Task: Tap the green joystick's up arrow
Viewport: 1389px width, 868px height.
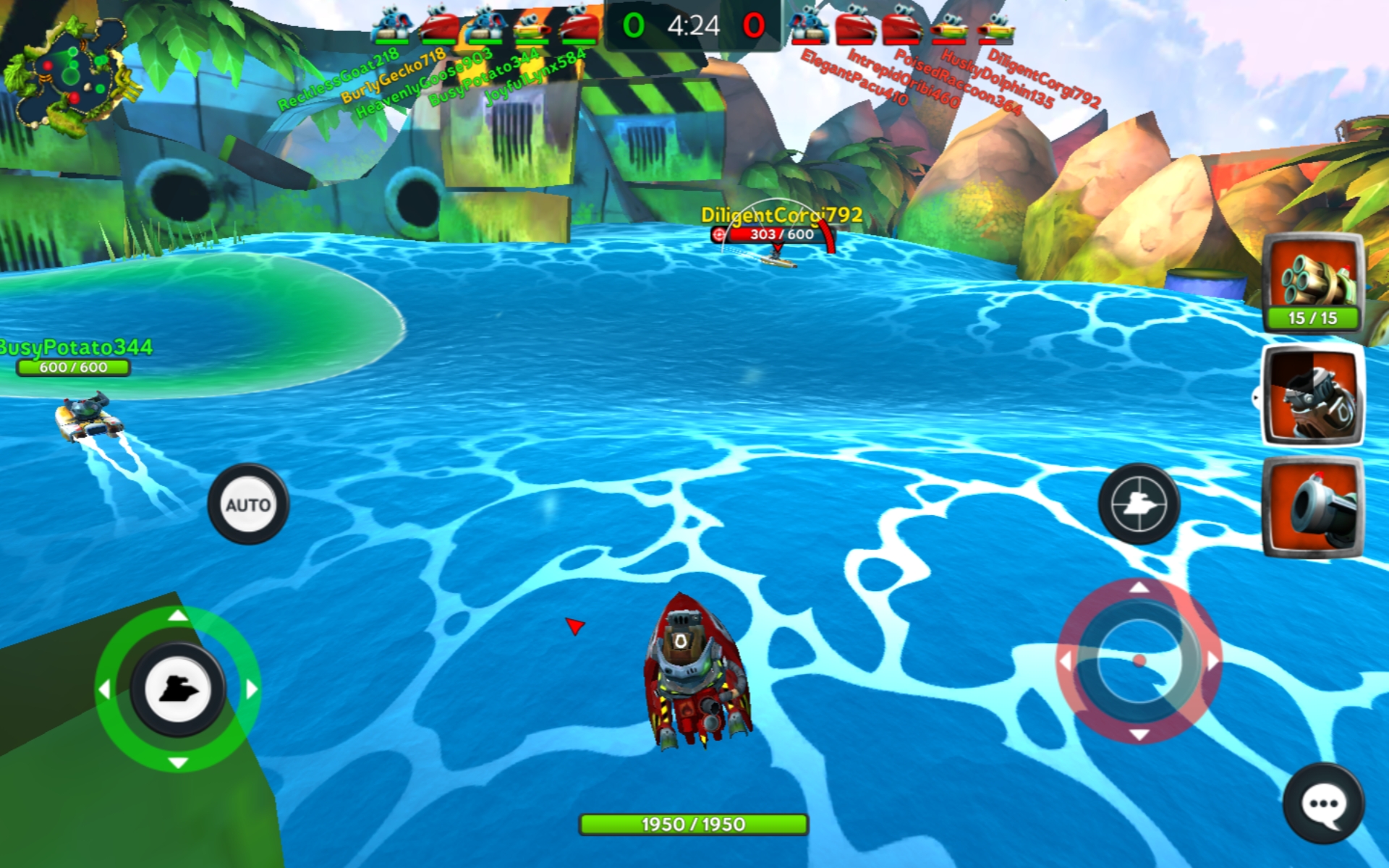Action: pyautogui.click(x=178, y=616)
